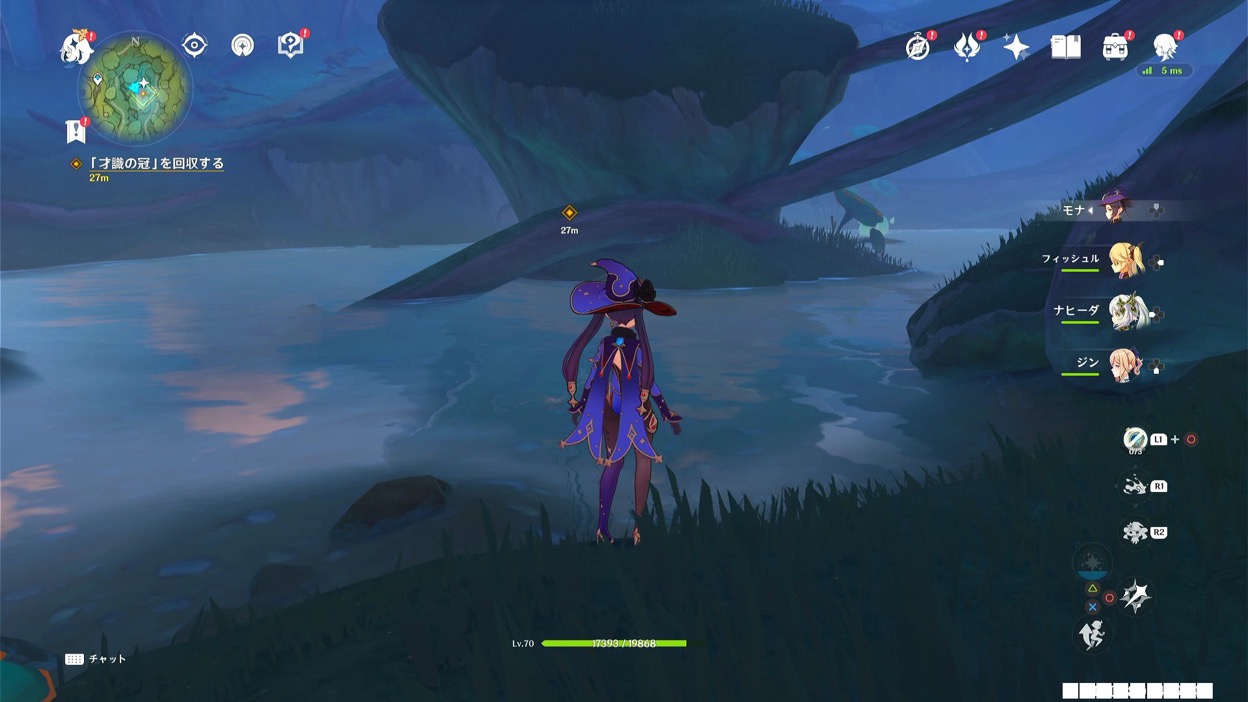This screenshot has width=1248, height=702.
Task: Open the quest banner icon with exclamation mark
Action: pyautogui.click(x=76, y=131)
